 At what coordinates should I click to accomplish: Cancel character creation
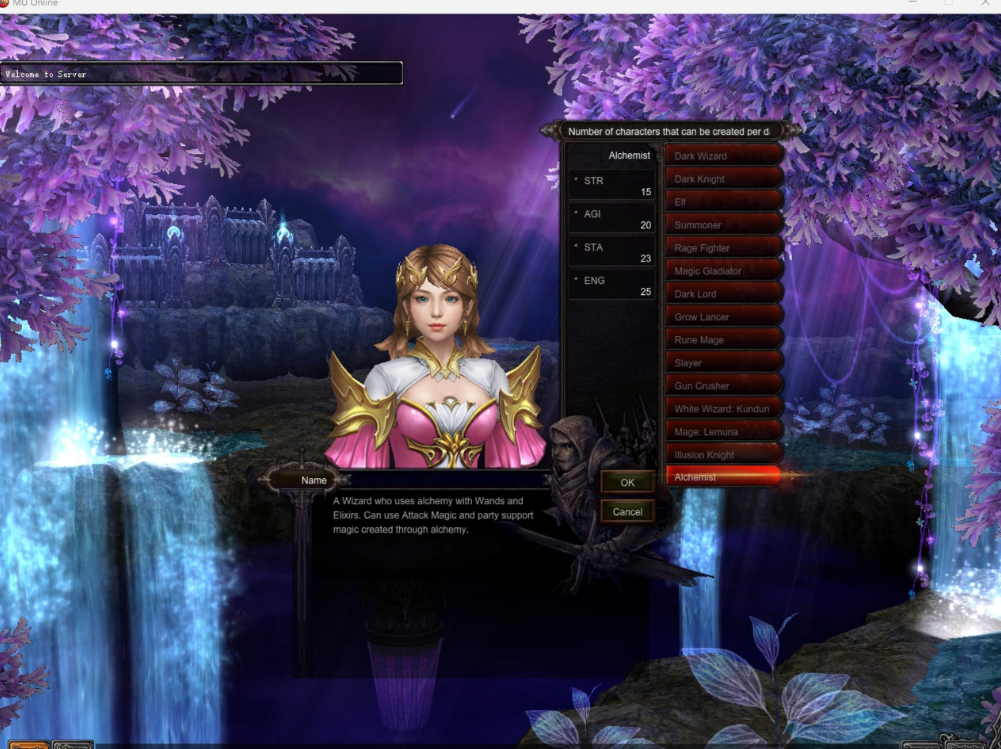(x=627, y=511)
